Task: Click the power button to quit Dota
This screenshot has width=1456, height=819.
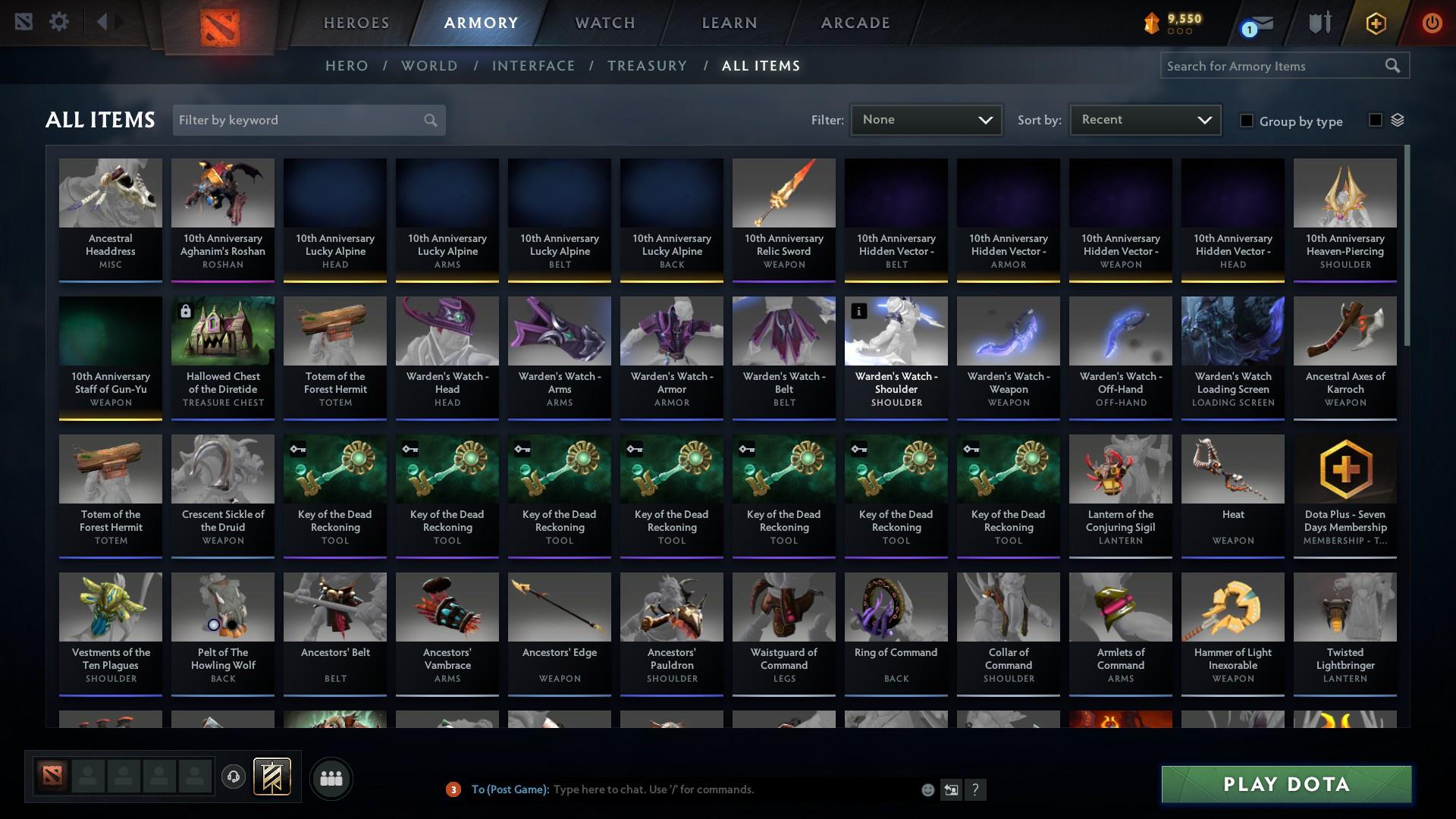Action: pyautogui.click(x=1432, y=23)
